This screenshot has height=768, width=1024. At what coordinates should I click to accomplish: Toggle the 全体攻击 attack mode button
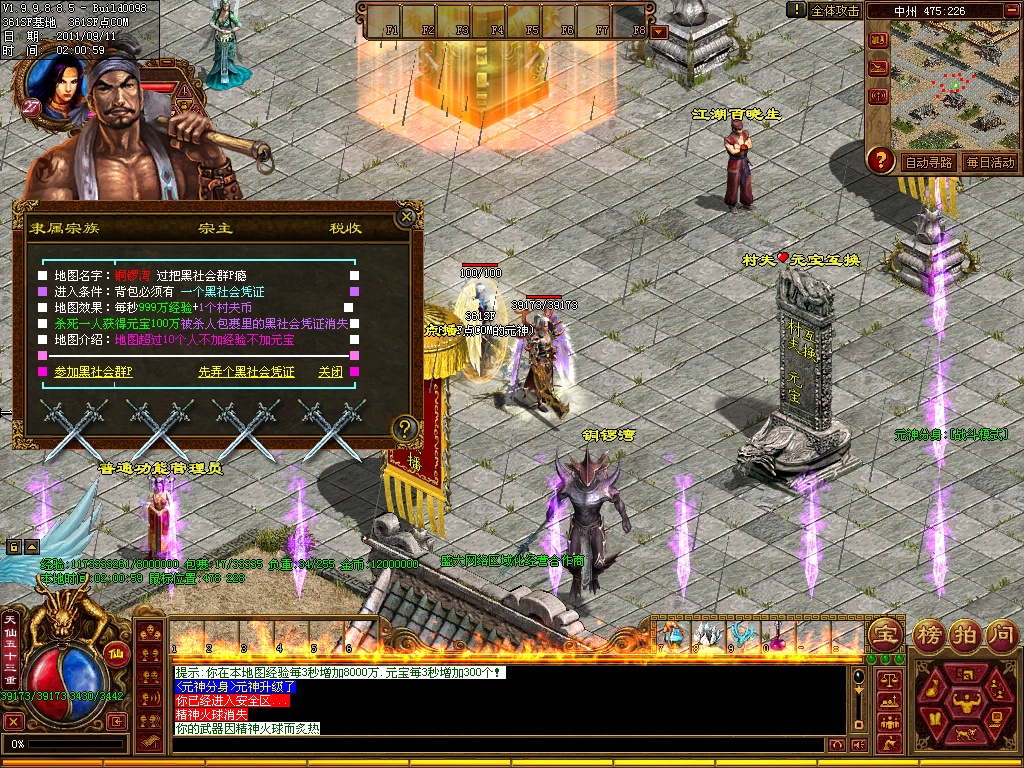[x=835, y=10]
